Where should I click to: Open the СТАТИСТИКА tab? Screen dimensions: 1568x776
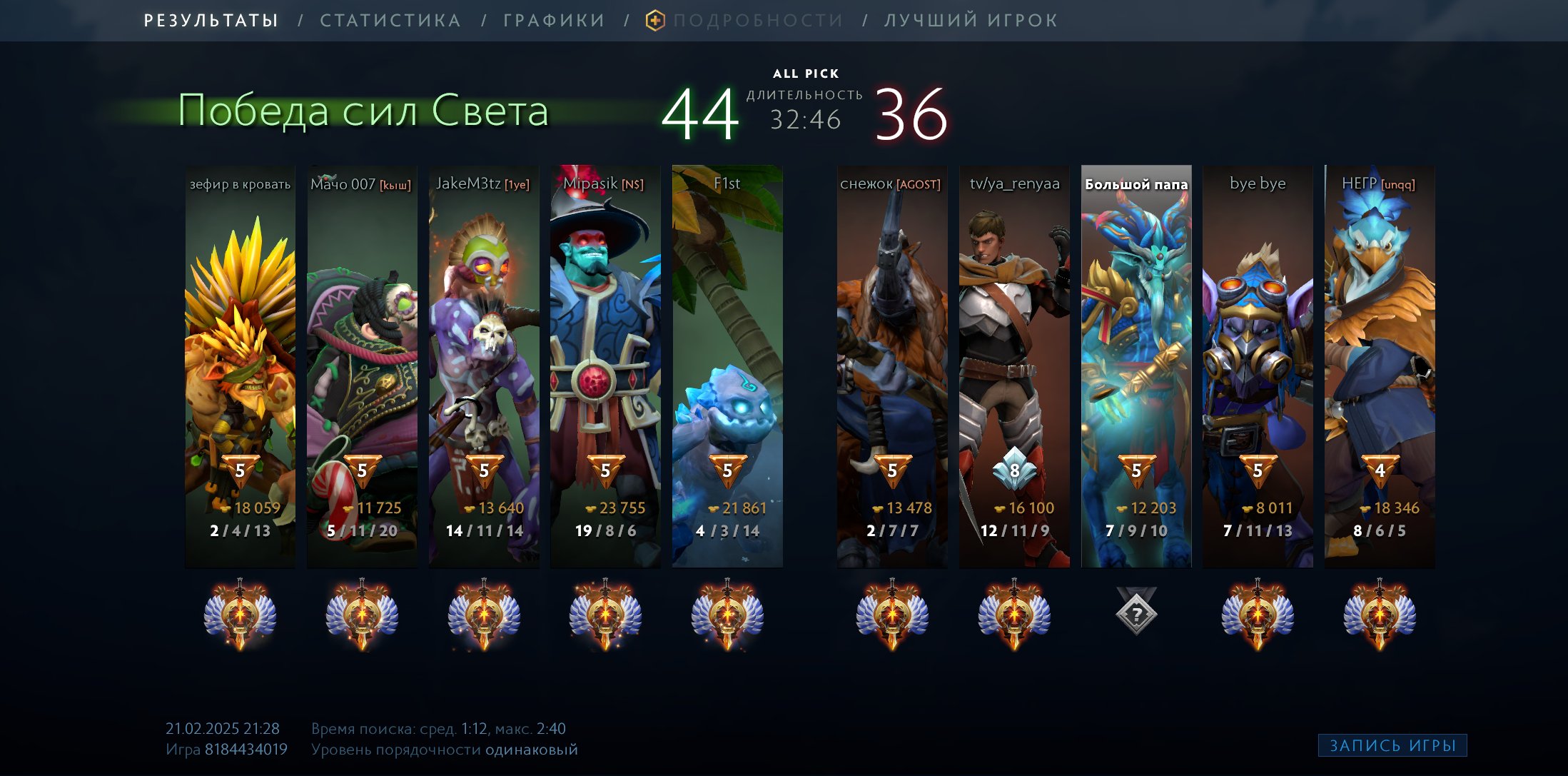coord(390,20)
